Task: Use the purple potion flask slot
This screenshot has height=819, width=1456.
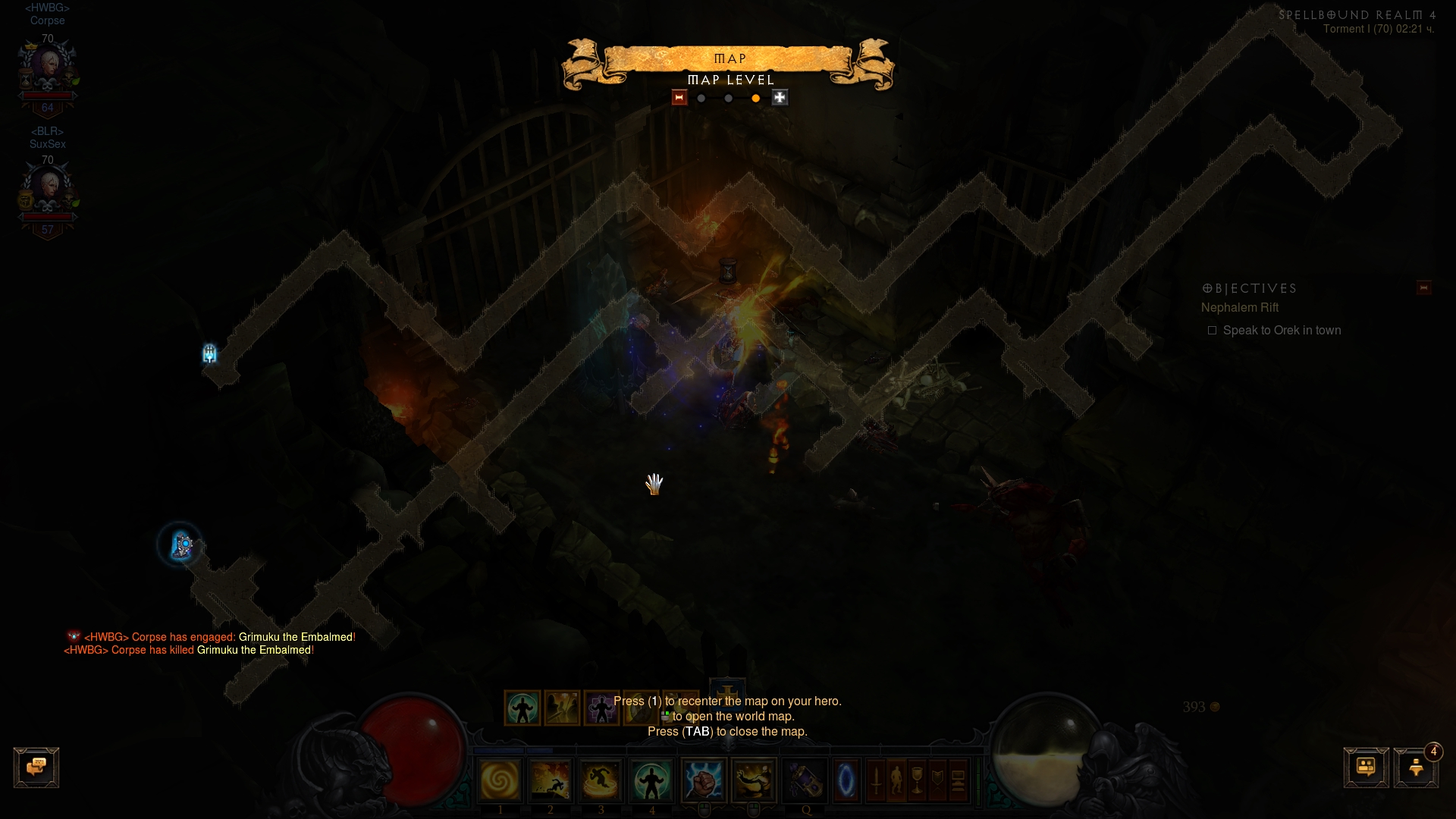Action: [805, 780]
